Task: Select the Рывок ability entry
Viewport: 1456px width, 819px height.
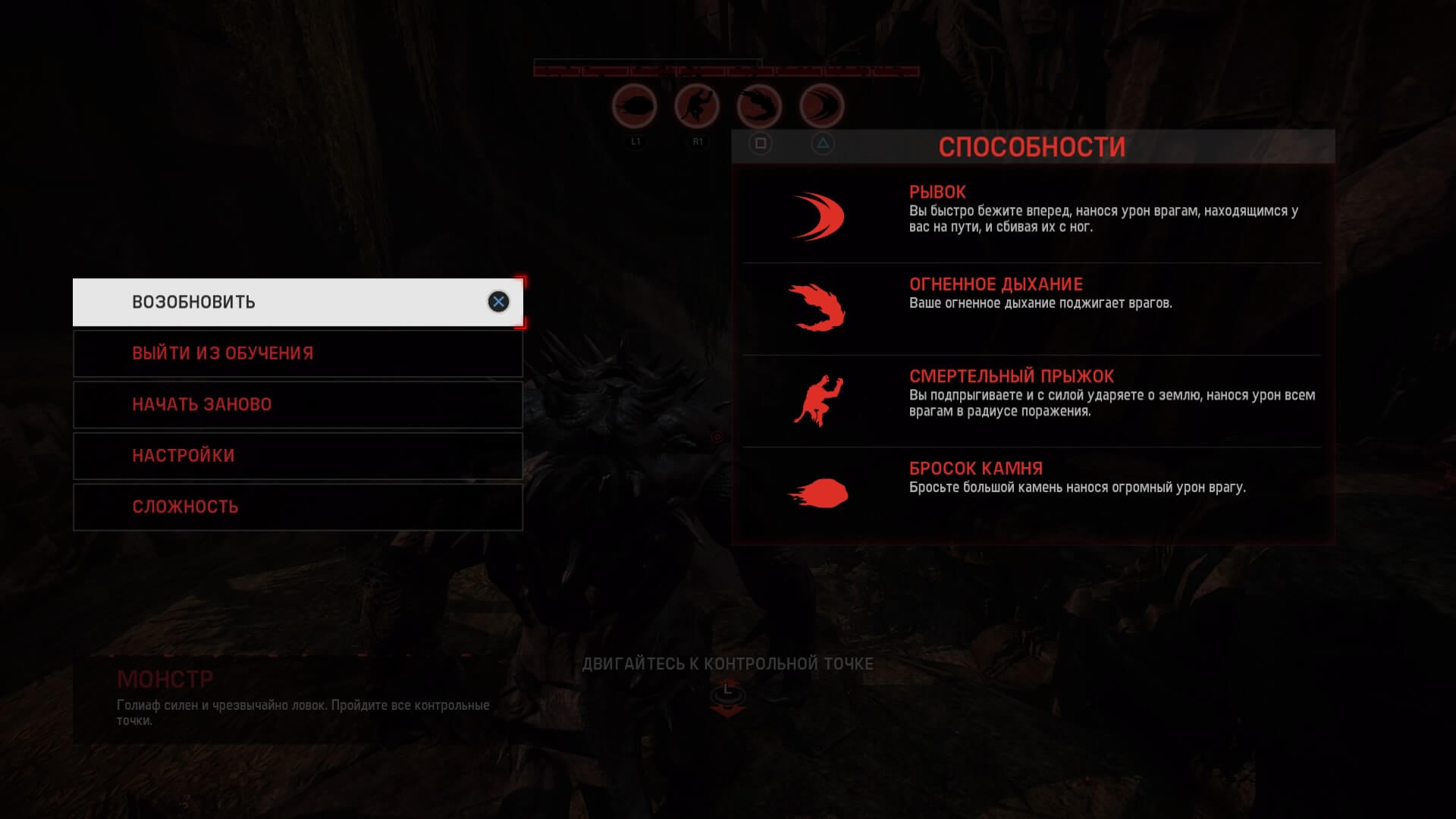Action: [x=1031, y=216]
